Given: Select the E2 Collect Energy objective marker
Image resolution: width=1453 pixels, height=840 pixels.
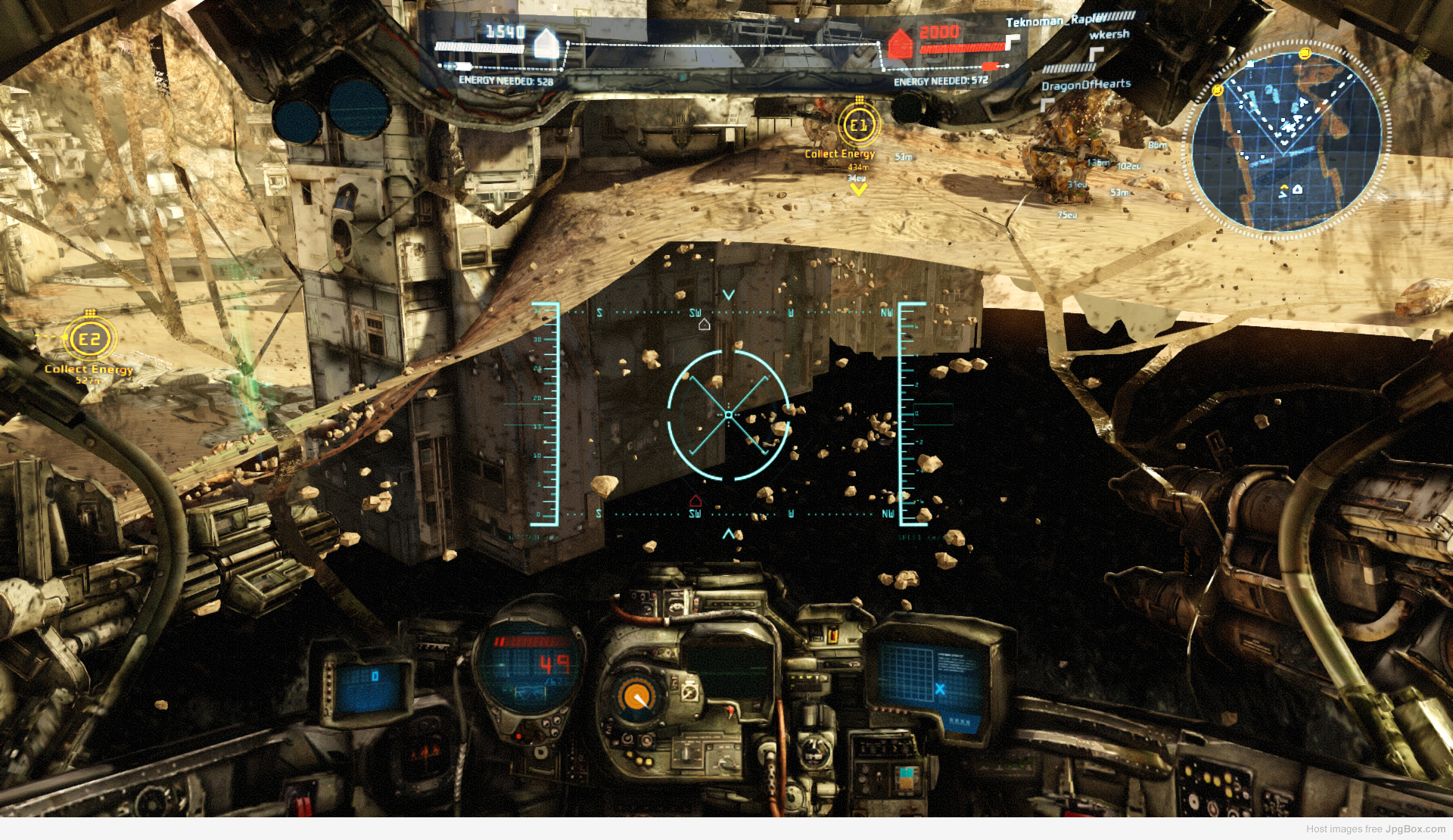Looking at the screenshot, I should click(x=89, y=339).
